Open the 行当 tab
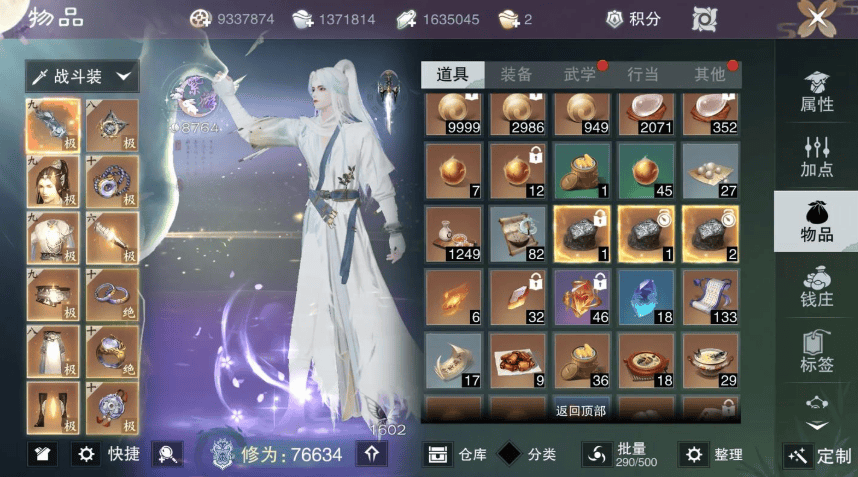Viewport: 858px width, 477px height. point(643,74)
